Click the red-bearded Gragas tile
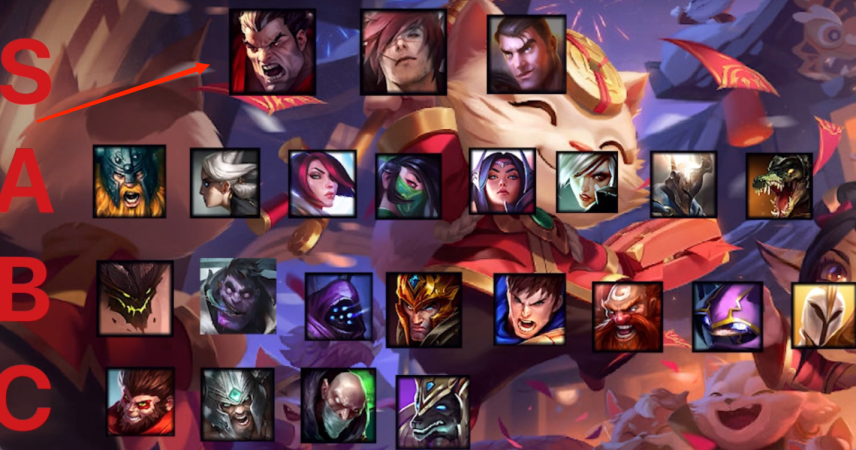This screenshot has width=856, height=450. [627, 316]
